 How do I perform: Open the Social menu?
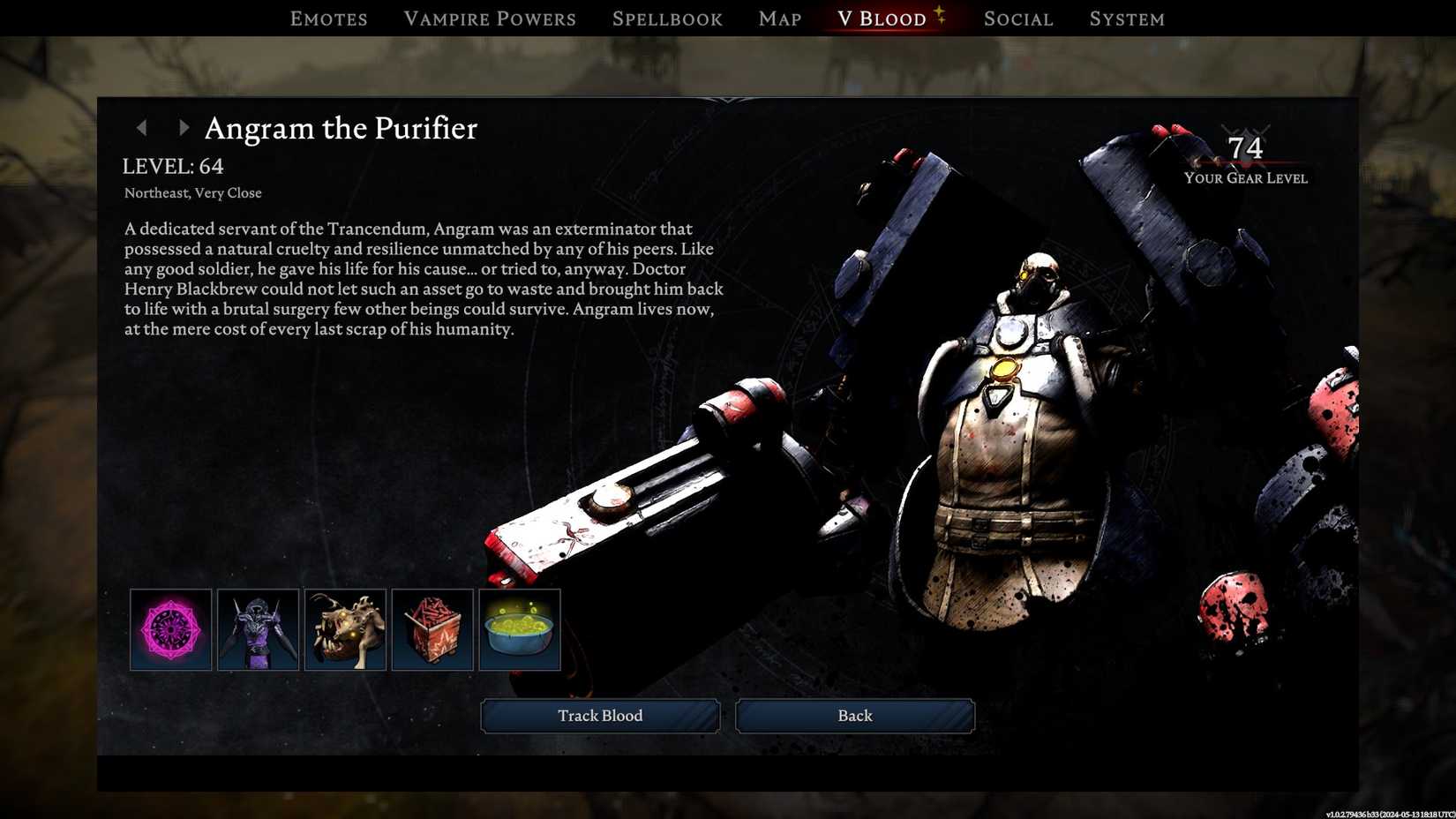pyautogui.click(x=1018, y=19)
